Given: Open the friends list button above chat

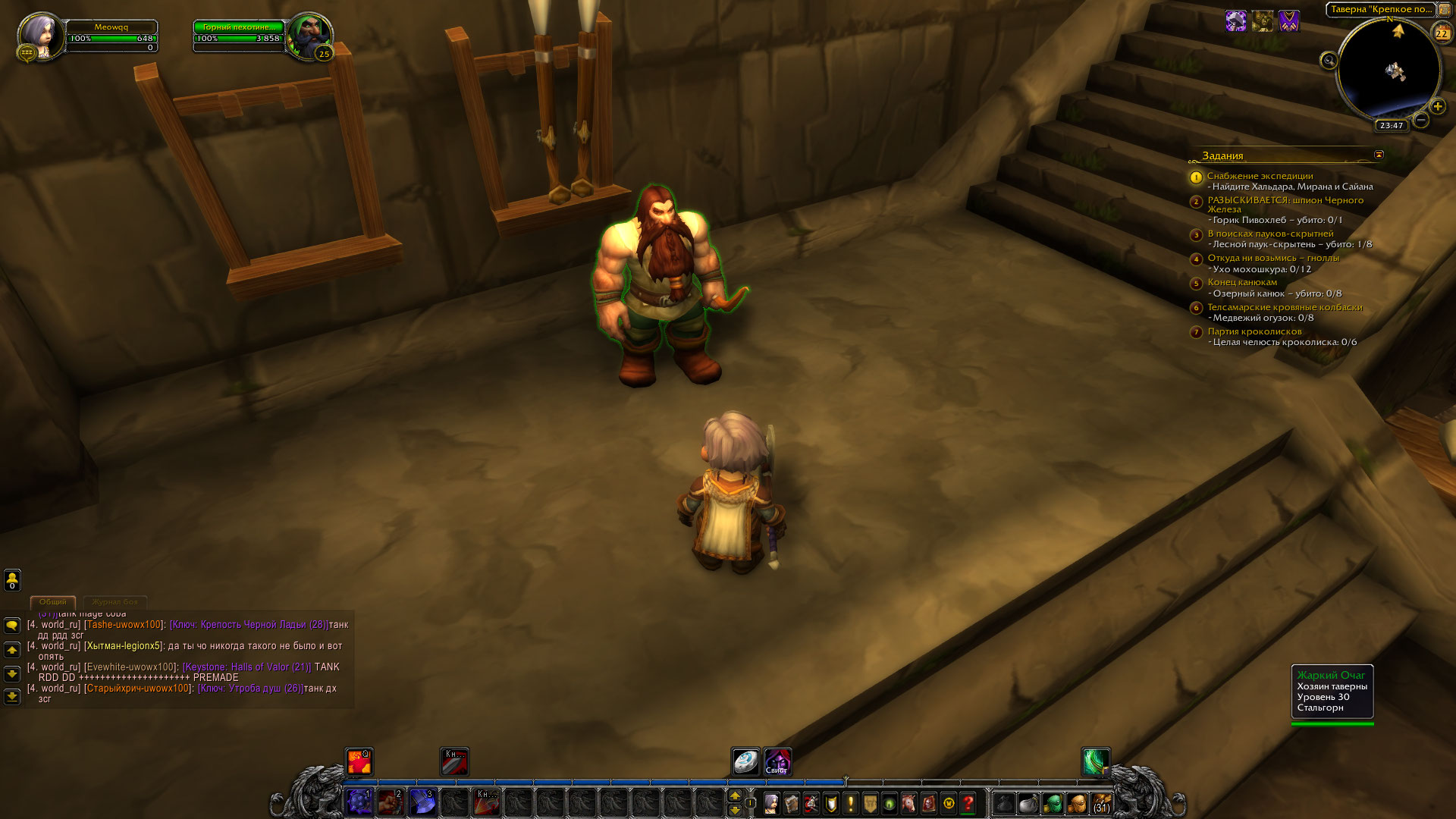Looking at the screenshot, I should click(x=12, y=580).
